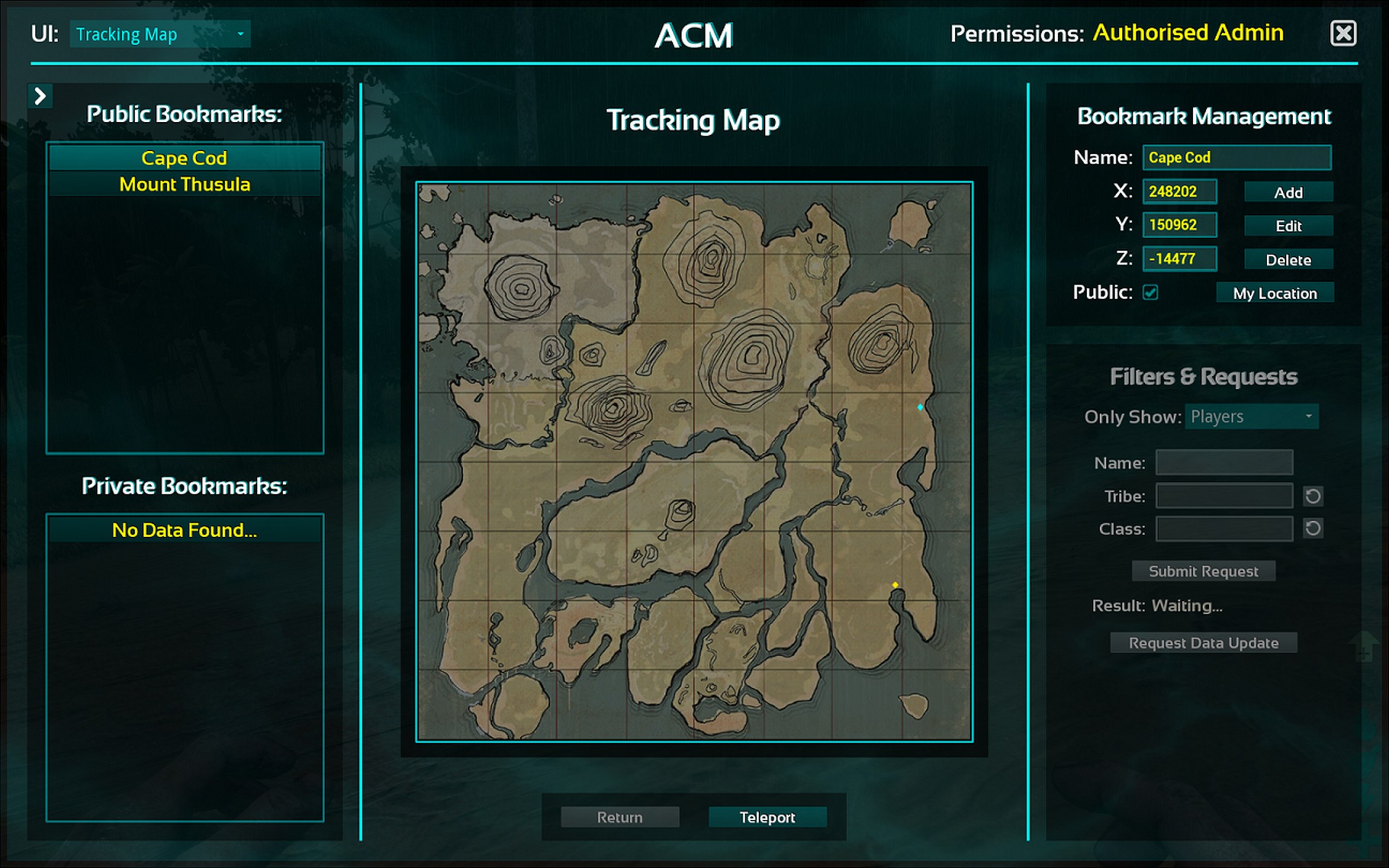Click the yellow marker on the map

pos(895,585)
